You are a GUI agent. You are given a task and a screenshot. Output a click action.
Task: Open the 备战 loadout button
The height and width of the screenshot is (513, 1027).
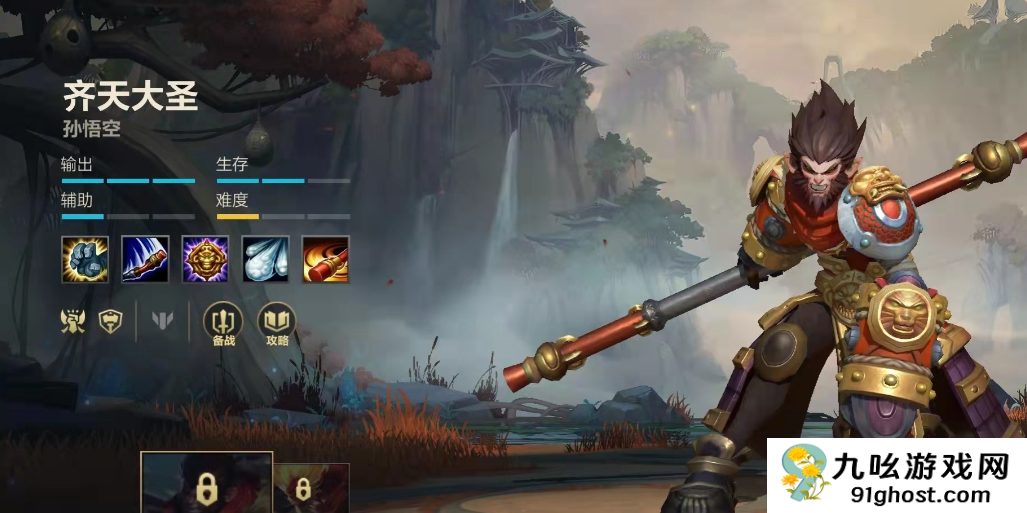223,324
